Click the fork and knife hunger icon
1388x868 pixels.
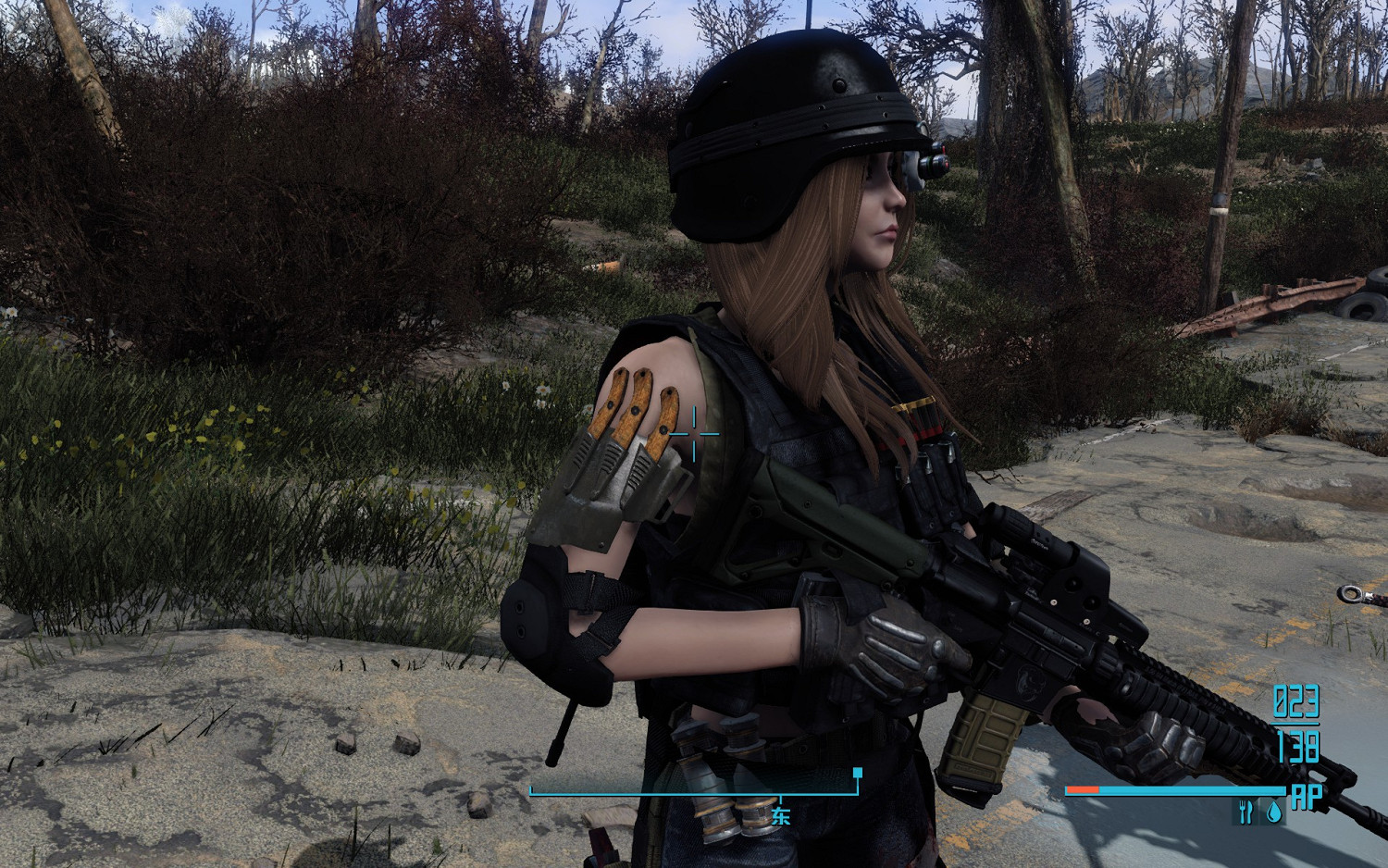click(x=1246, y=812)
